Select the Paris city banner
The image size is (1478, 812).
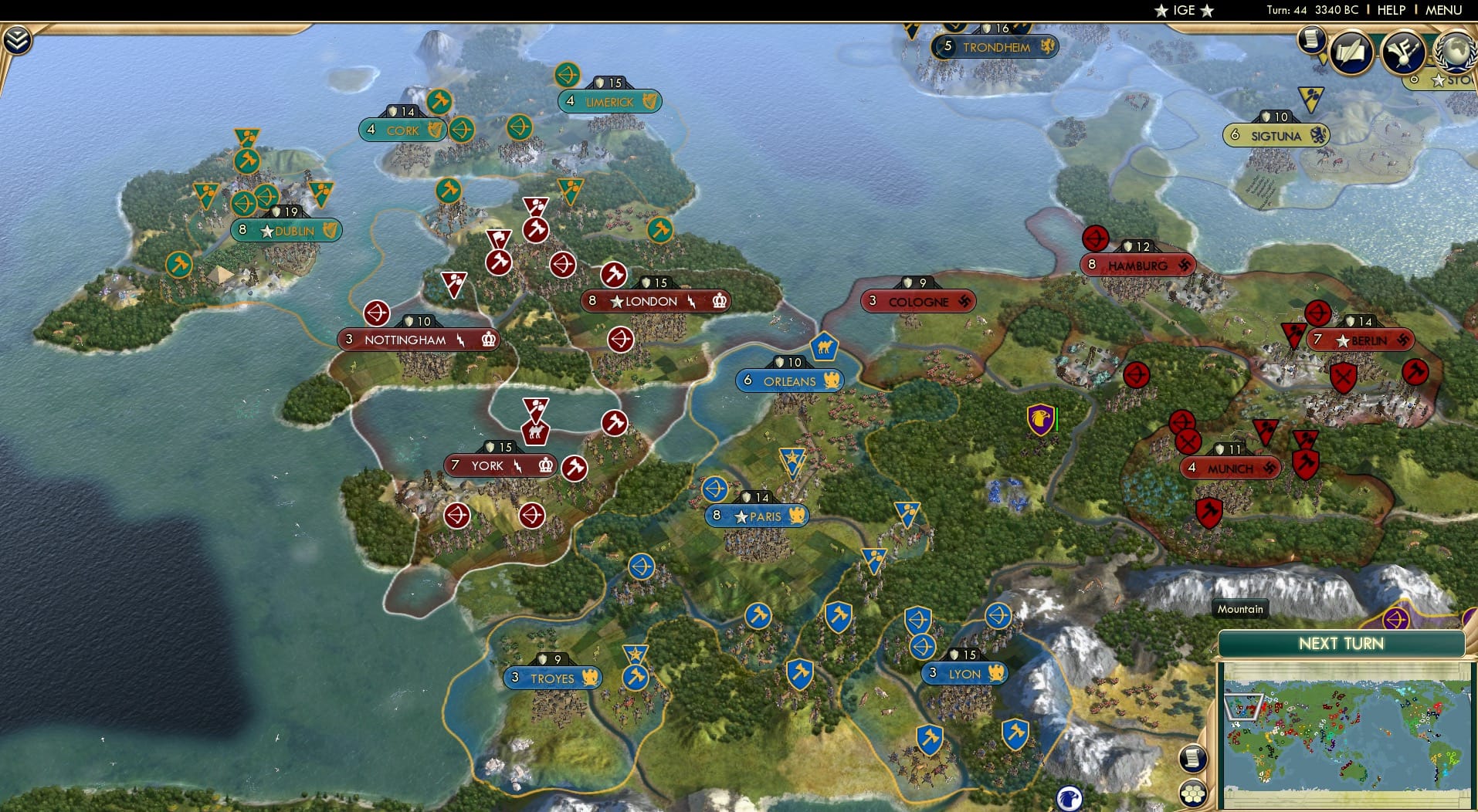[x=755, y=516]
